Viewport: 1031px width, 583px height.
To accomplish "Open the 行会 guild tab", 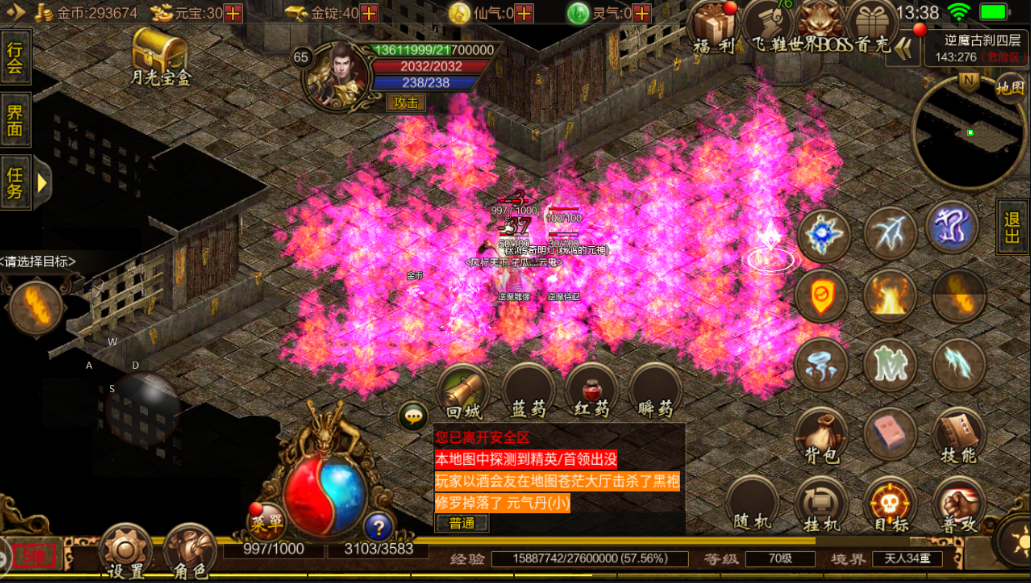I will click(15, 58).
